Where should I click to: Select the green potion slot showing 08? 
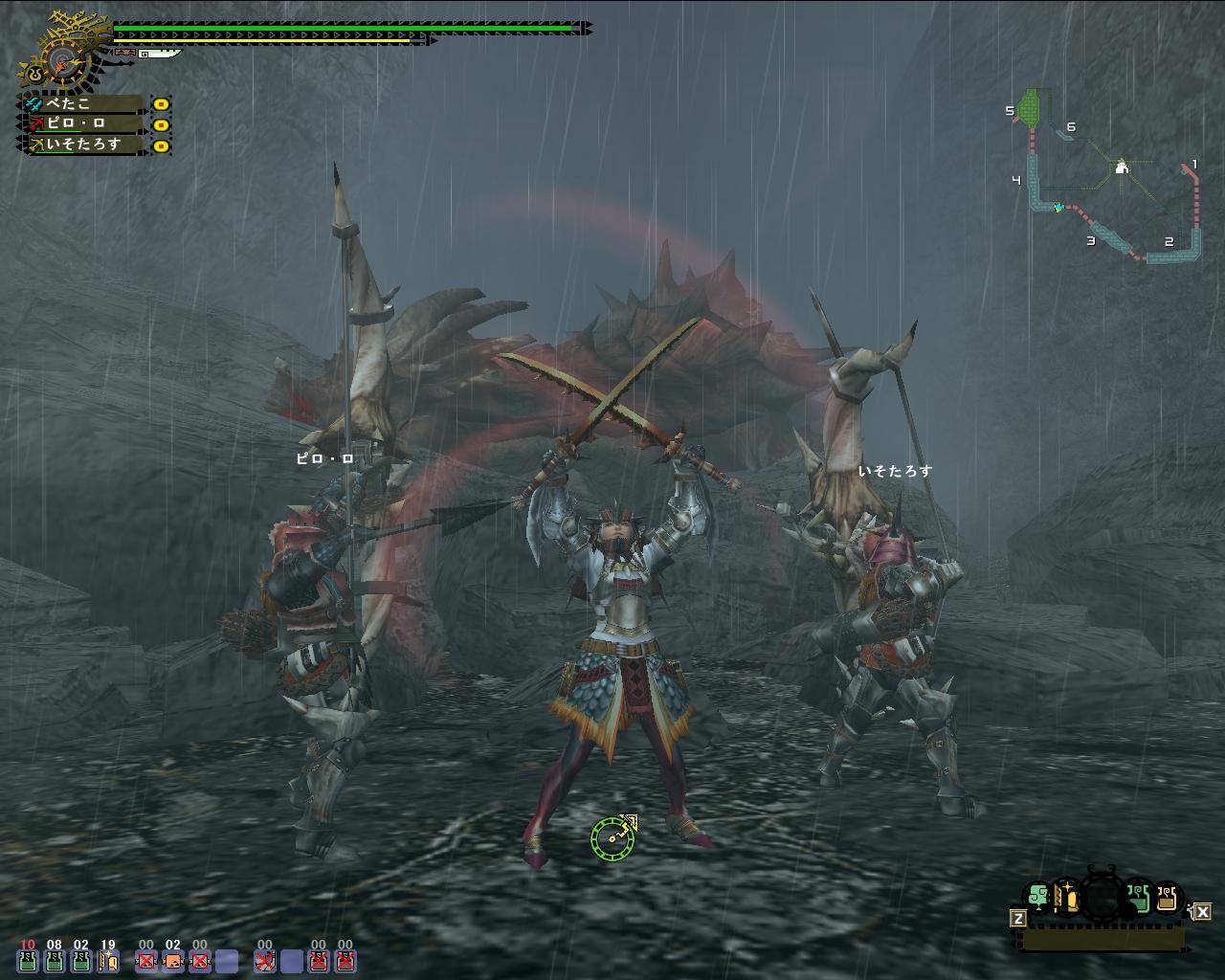[x=55, y=960]
